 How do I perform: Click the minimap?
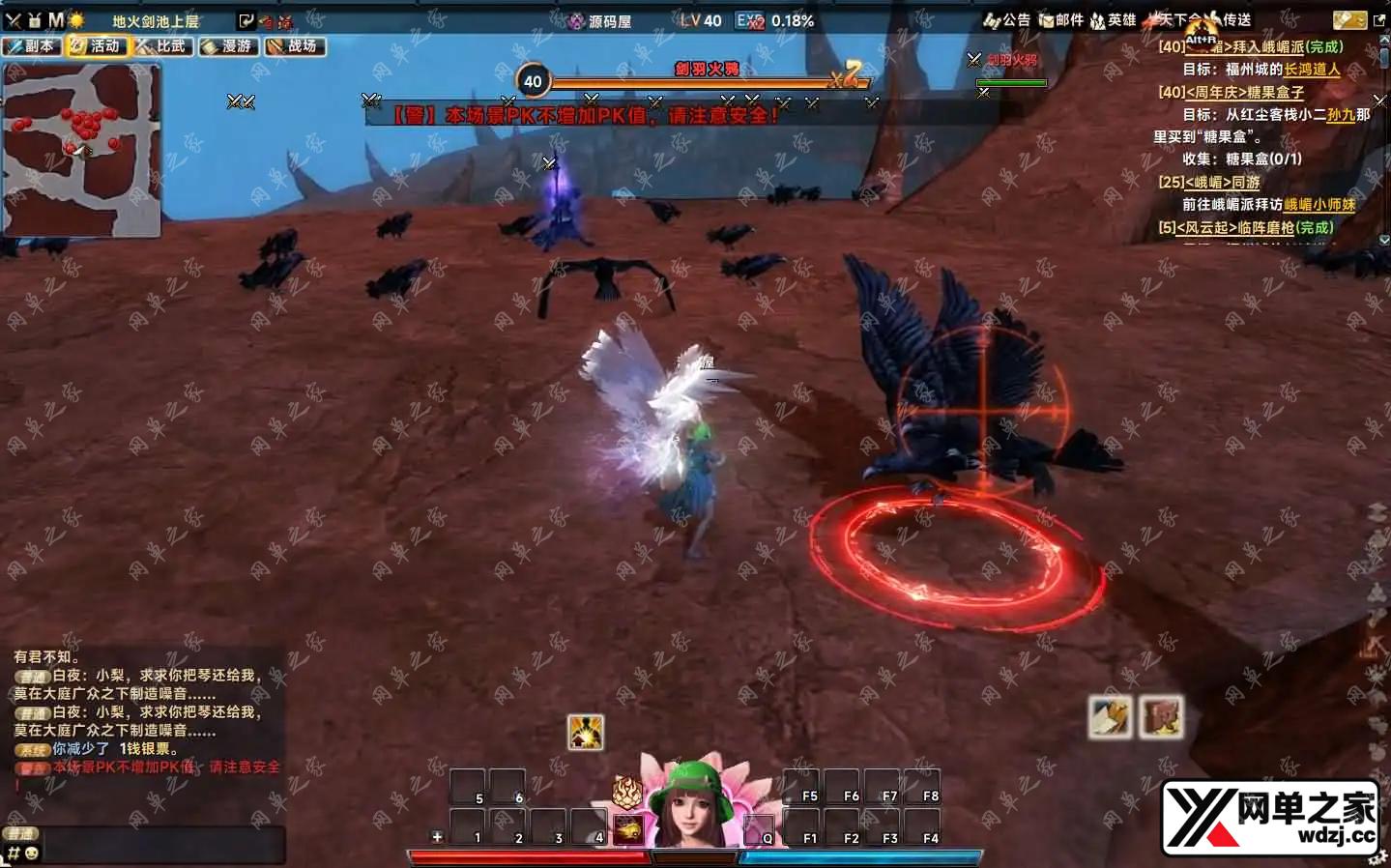(x=81, y=150)
